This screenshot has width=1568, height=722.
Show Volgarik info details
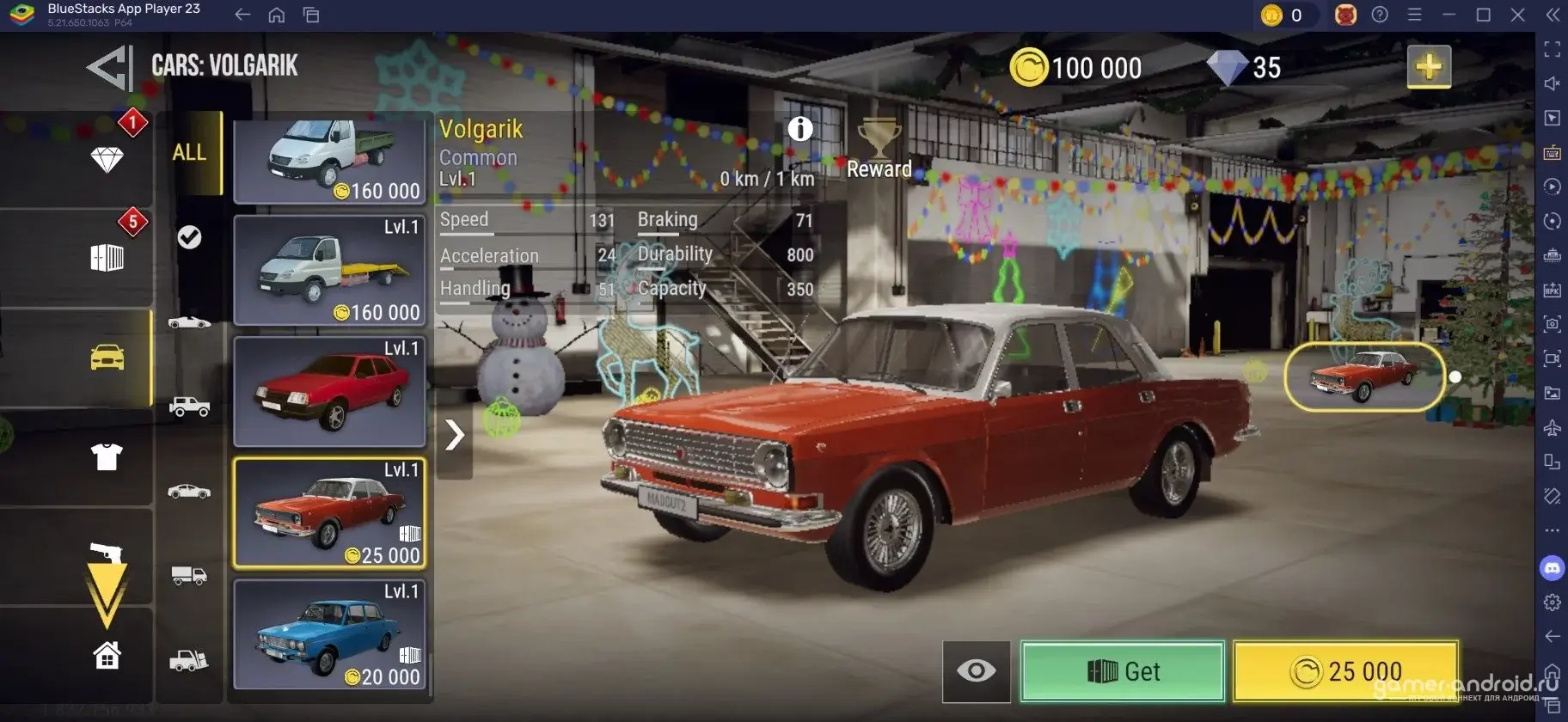point(799,129)
